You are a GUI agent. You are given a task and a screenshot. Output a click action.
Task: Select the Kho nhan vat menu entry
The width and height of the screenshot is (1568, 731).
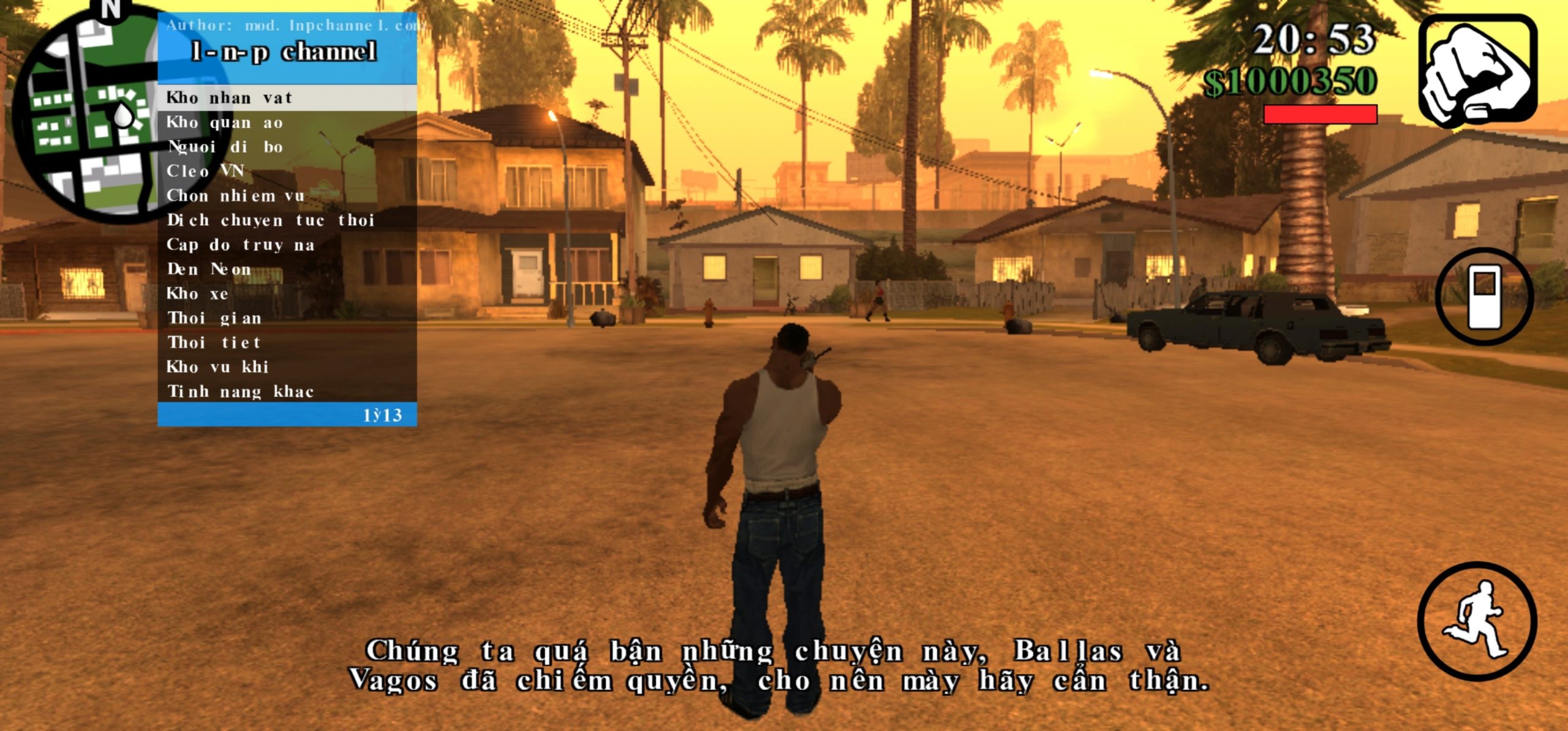(287, 98)
